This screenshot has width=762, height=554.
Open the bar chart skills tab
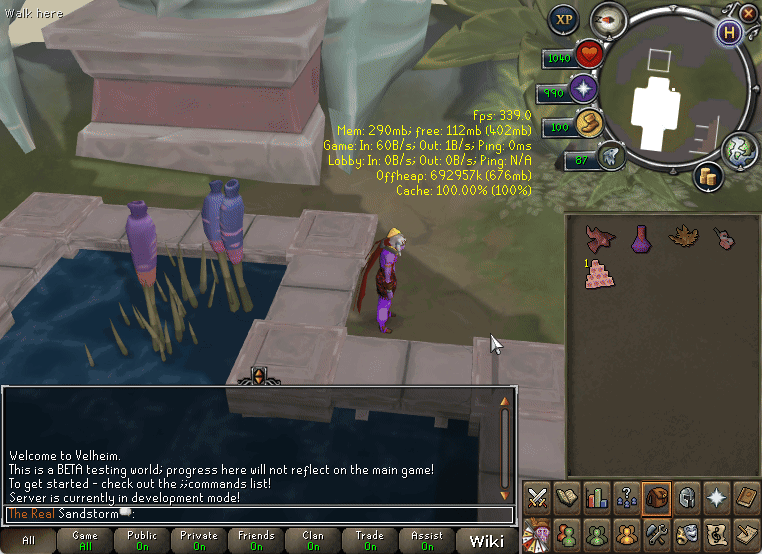598,496
